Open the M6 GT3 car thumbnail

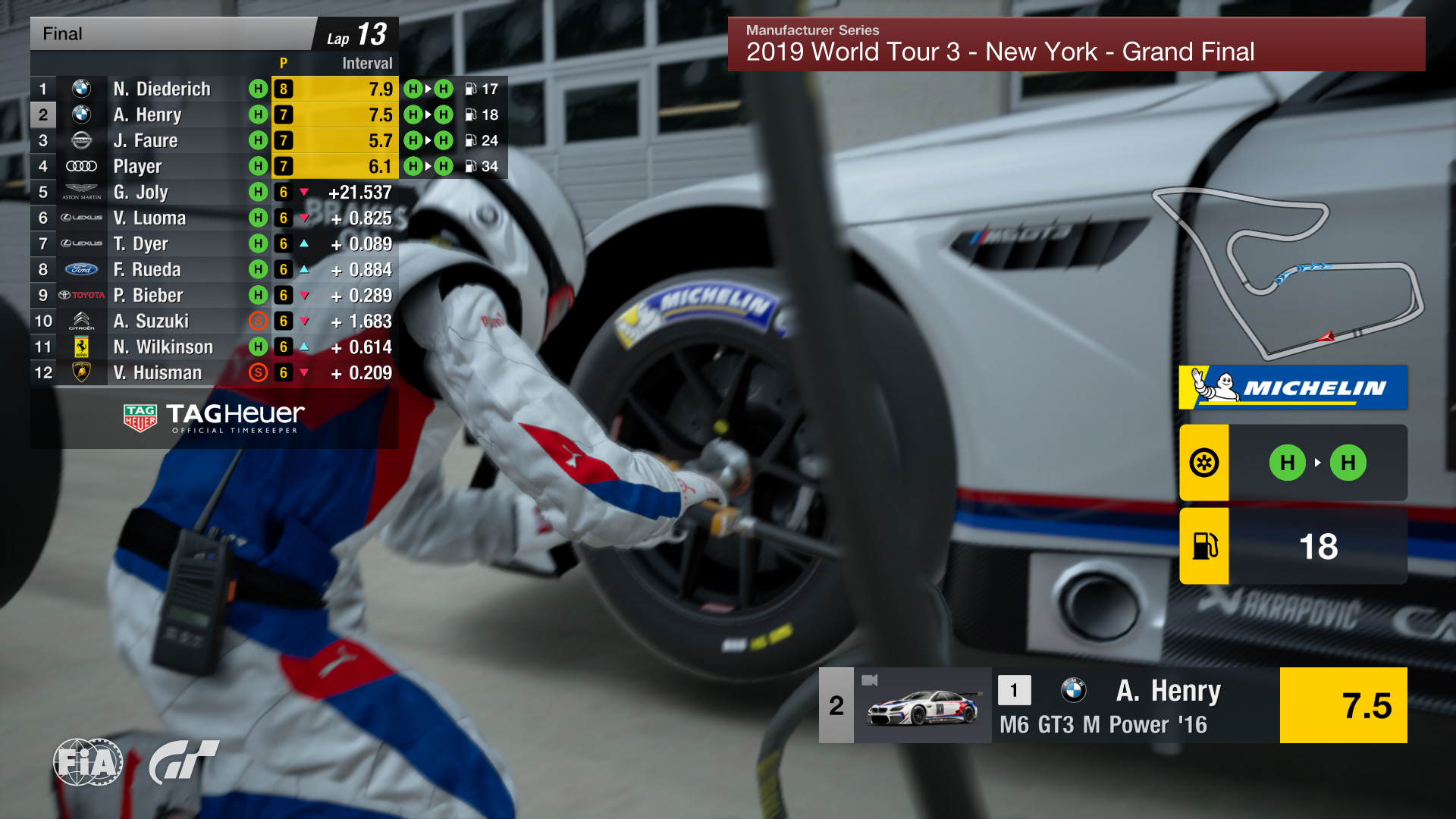(922, 705)
